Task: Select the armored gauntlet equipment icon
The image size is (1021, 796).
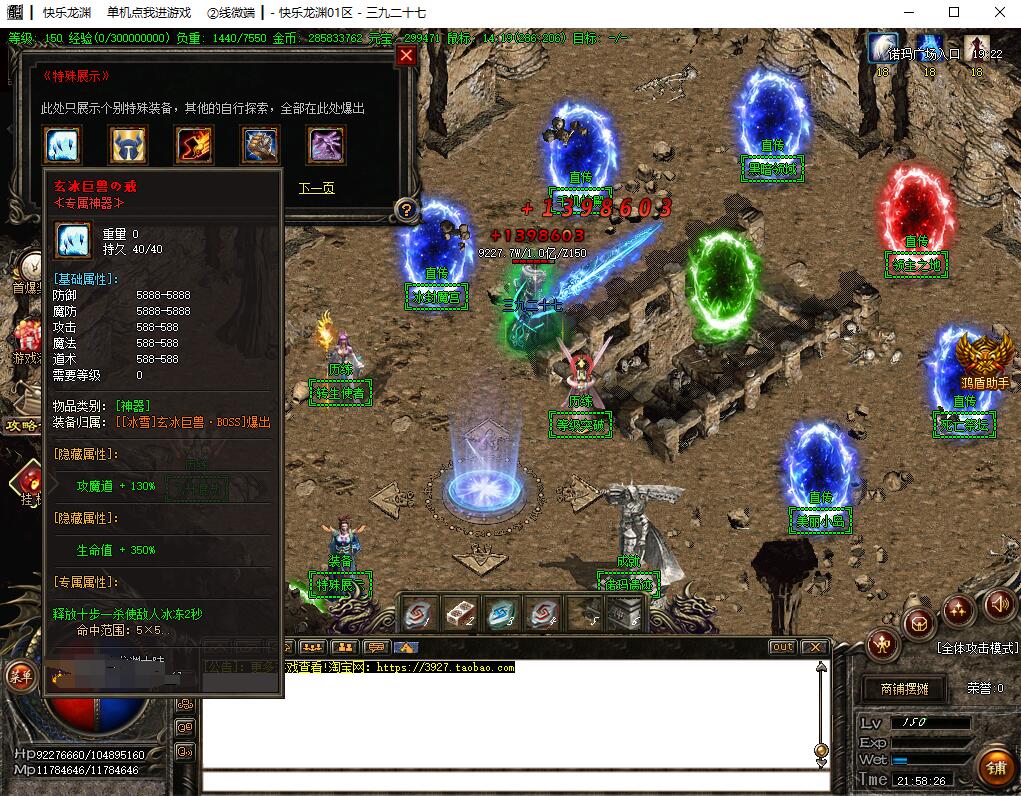Action: [261, 146]
